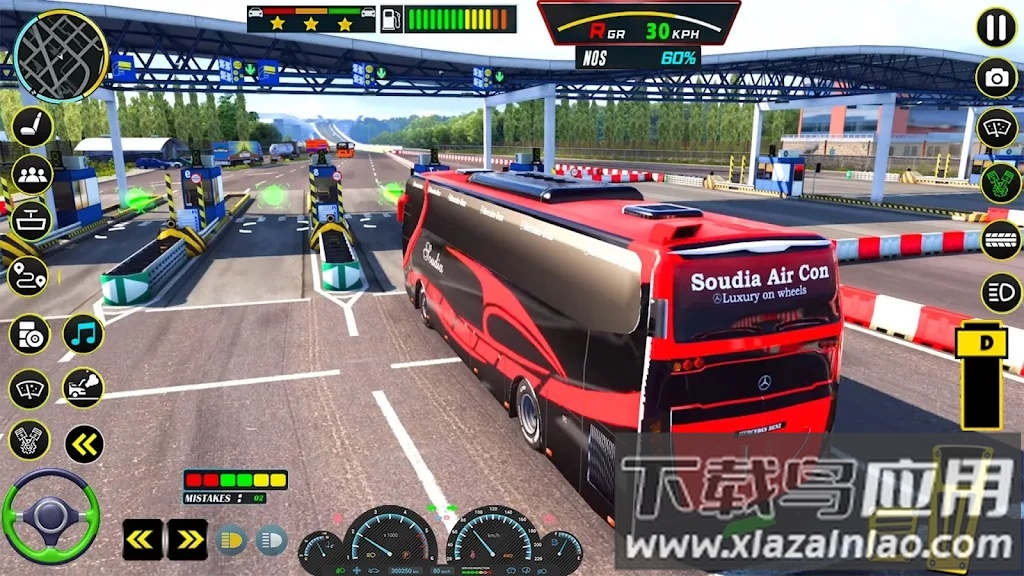Click the smoking car icon

point(84,388)
